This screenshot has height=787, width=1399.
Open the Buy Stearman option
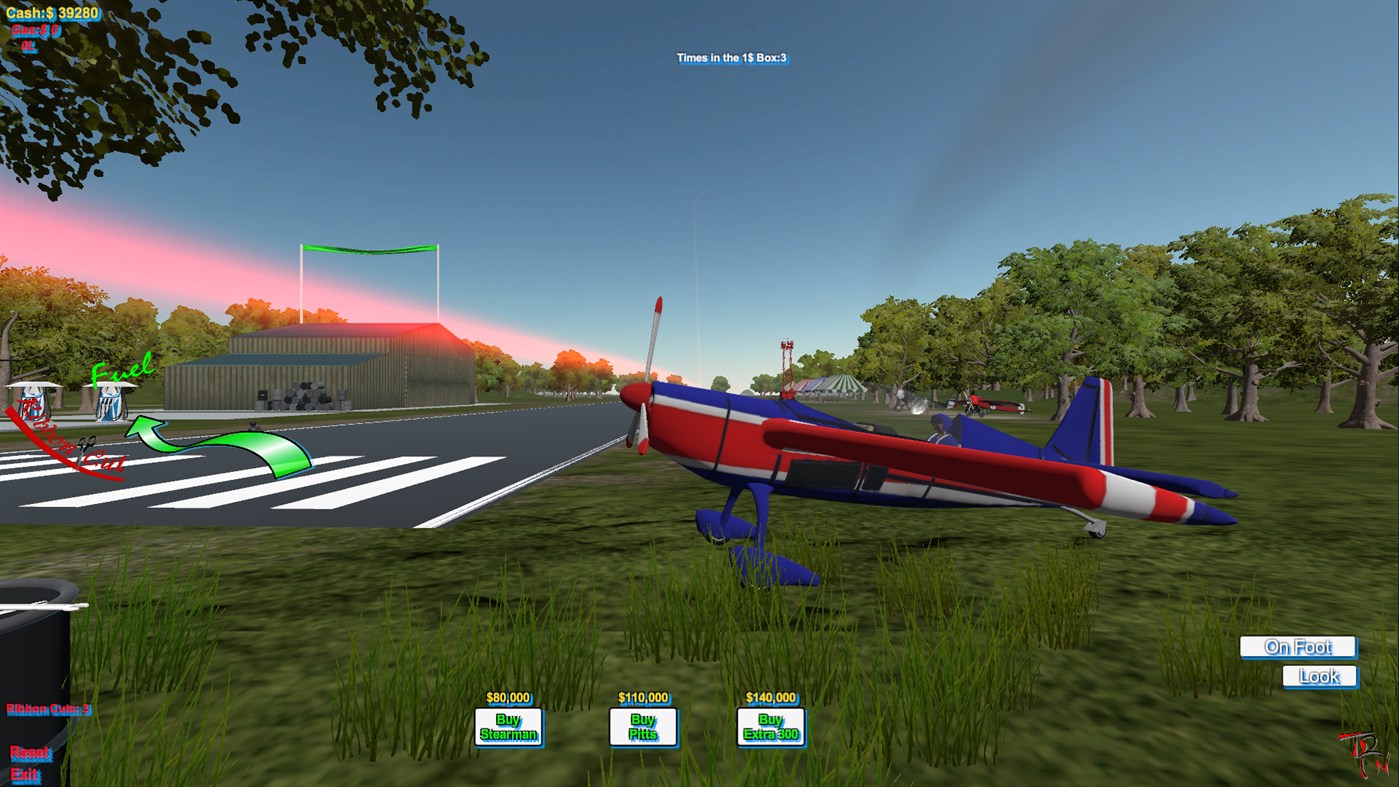(509, 724)
